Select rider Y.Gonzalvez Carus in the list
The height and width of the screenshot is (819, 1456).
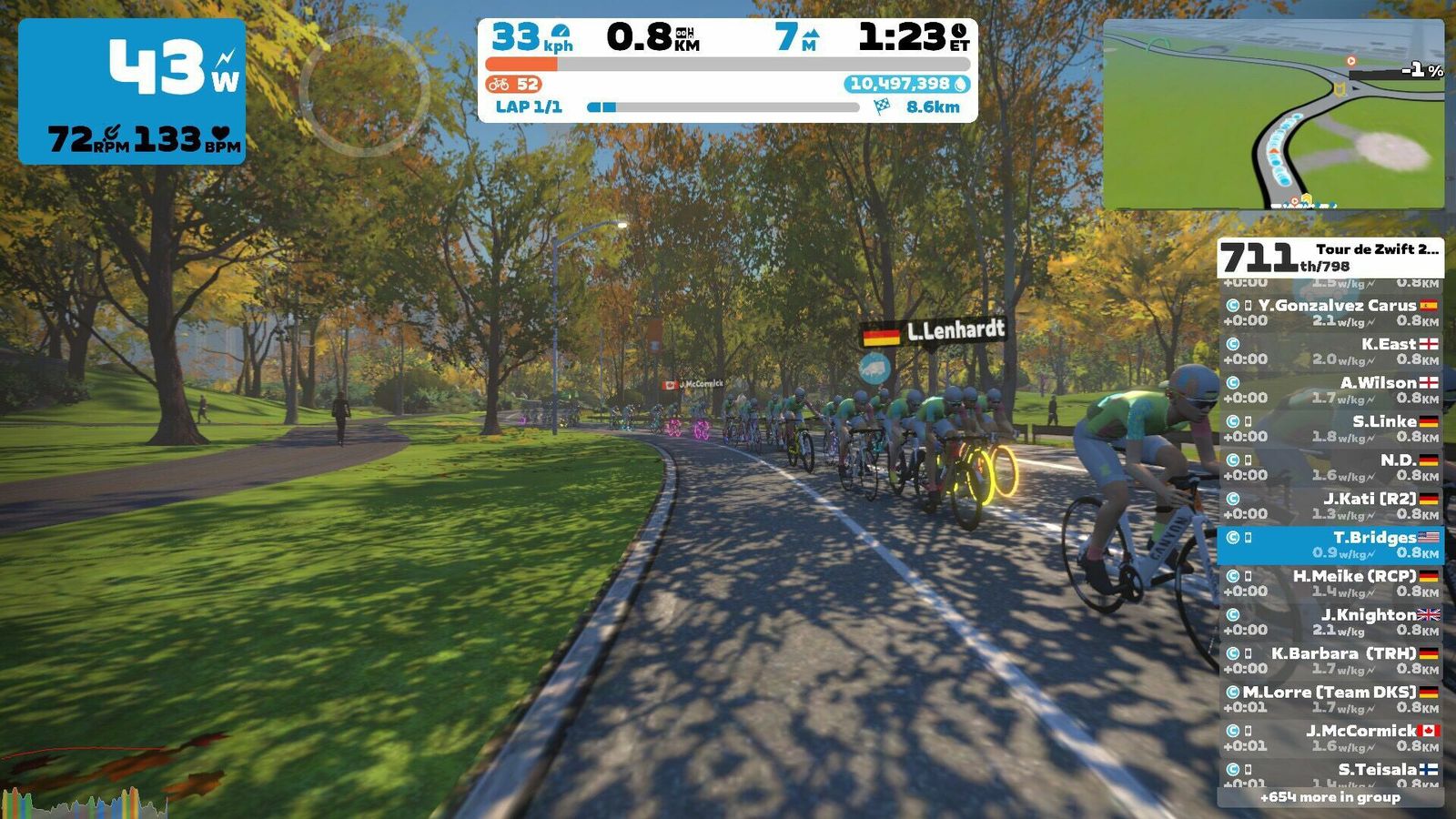coord(1330,313)
